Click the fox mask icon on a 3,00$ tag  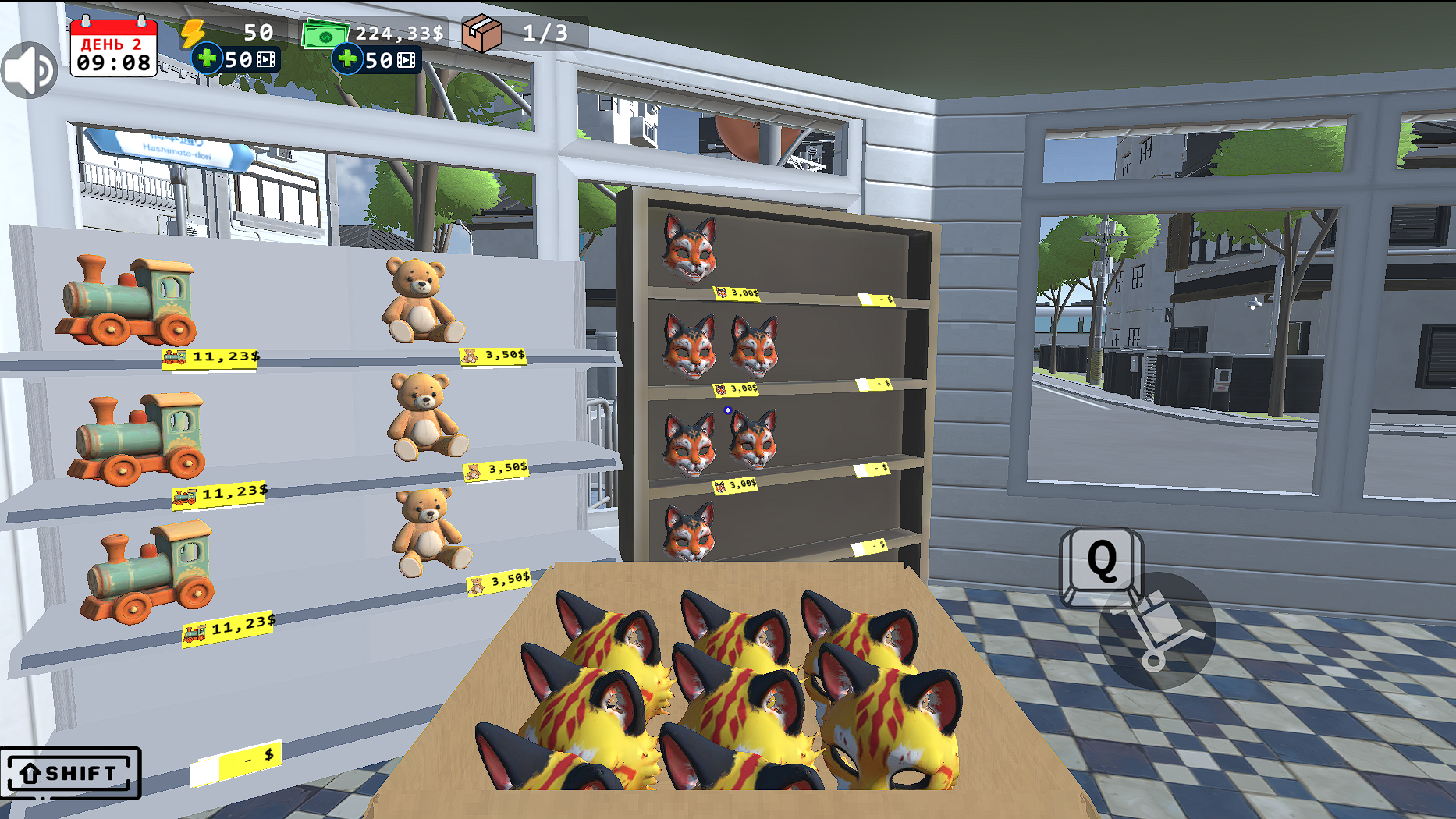pos(722,291)
